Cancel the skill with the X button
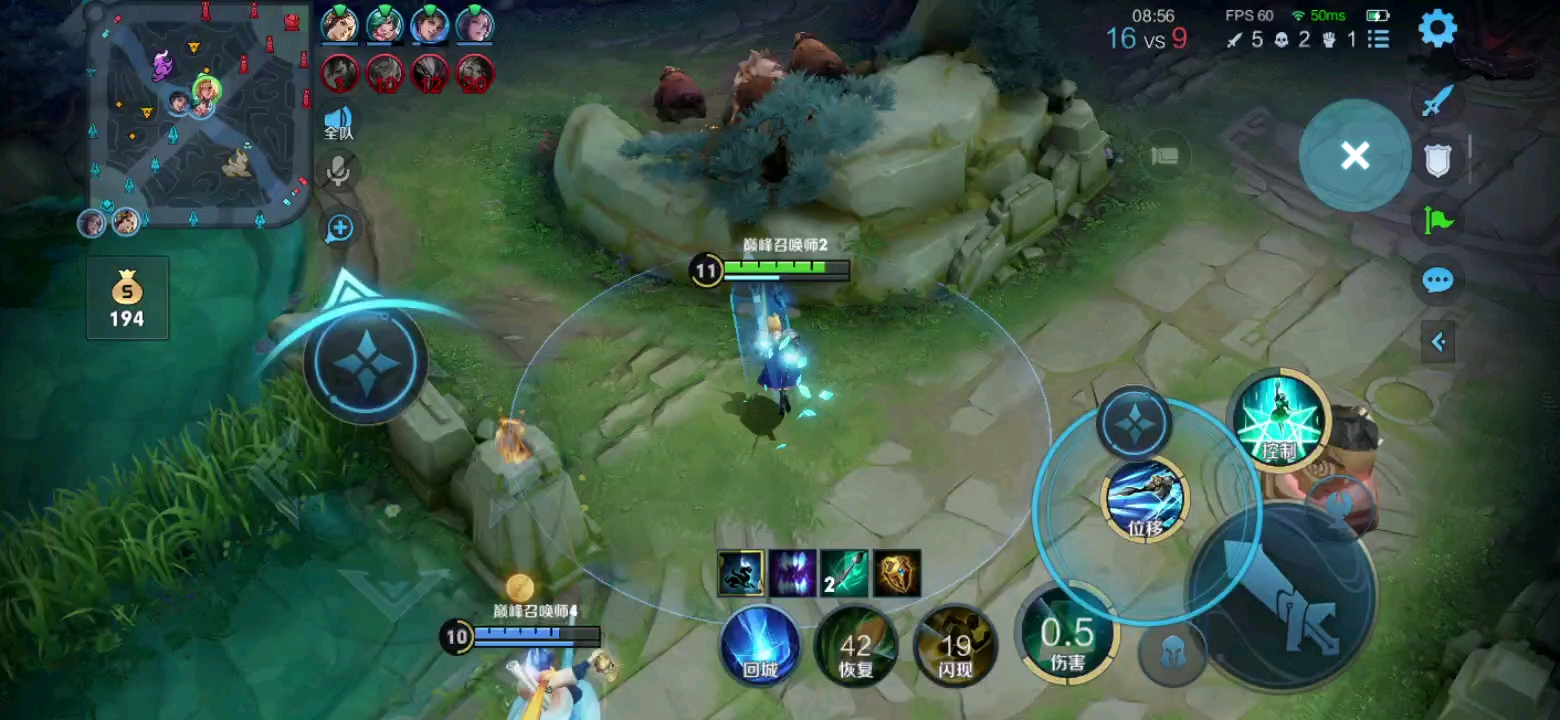The image size is (1560, 720). click(x=1355, y=155)
